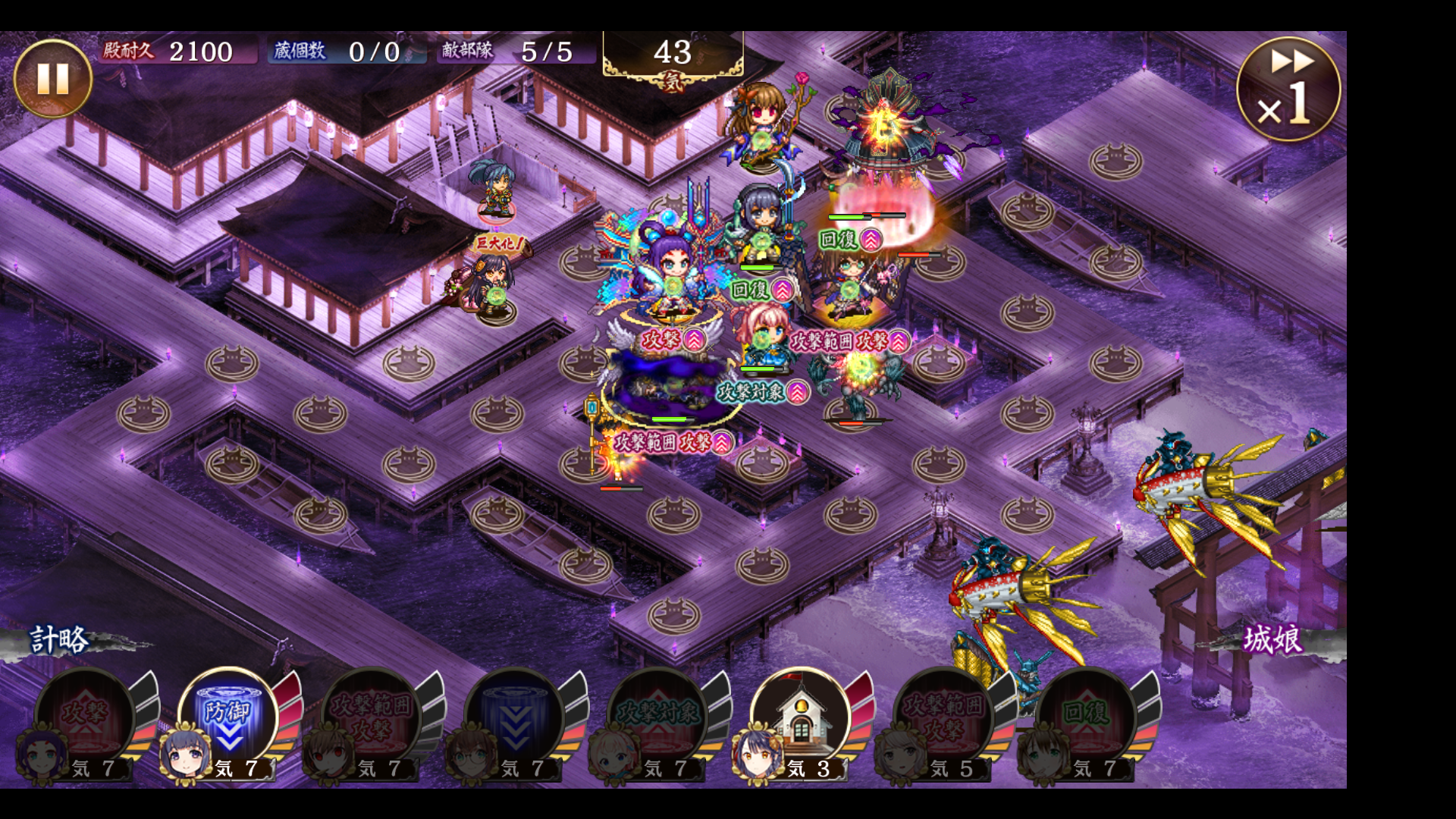Select the dimmed blue down-arrow strategy icon

coord(514,718)
